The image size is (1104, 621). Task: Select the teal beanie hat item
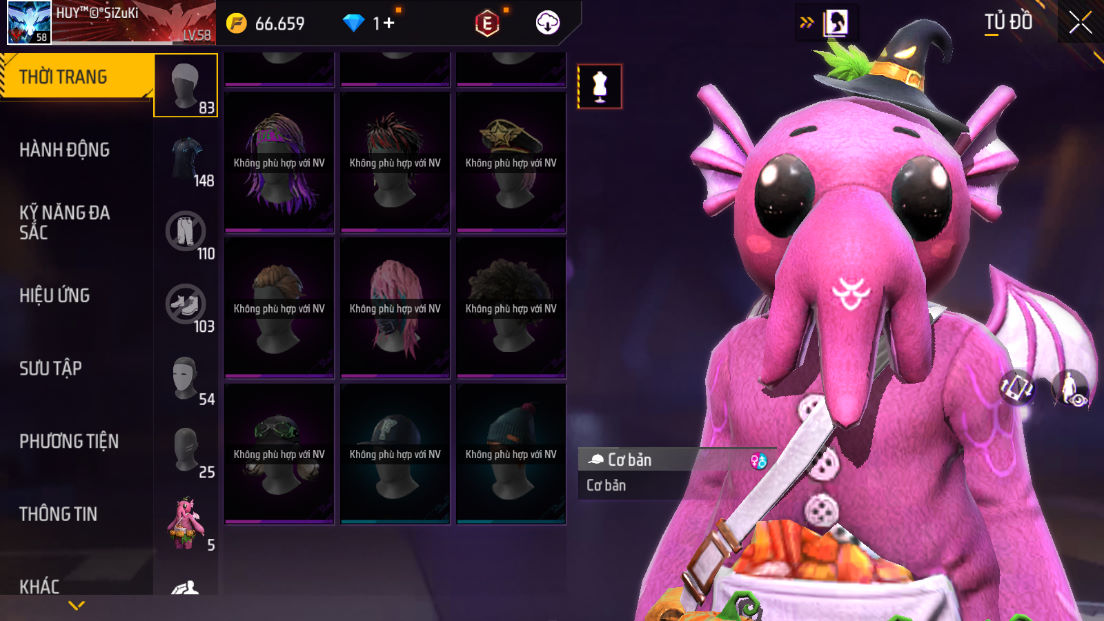pos(511,452)
